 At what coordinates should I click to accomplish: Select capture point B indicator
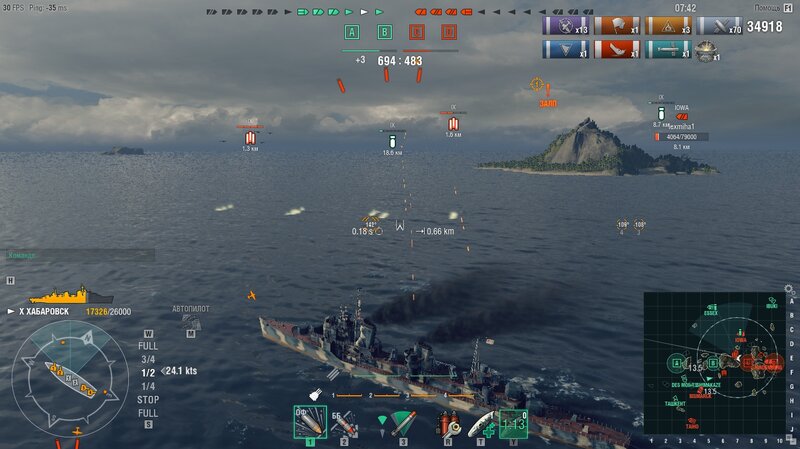pyautogui.click(x=384, y=32)
